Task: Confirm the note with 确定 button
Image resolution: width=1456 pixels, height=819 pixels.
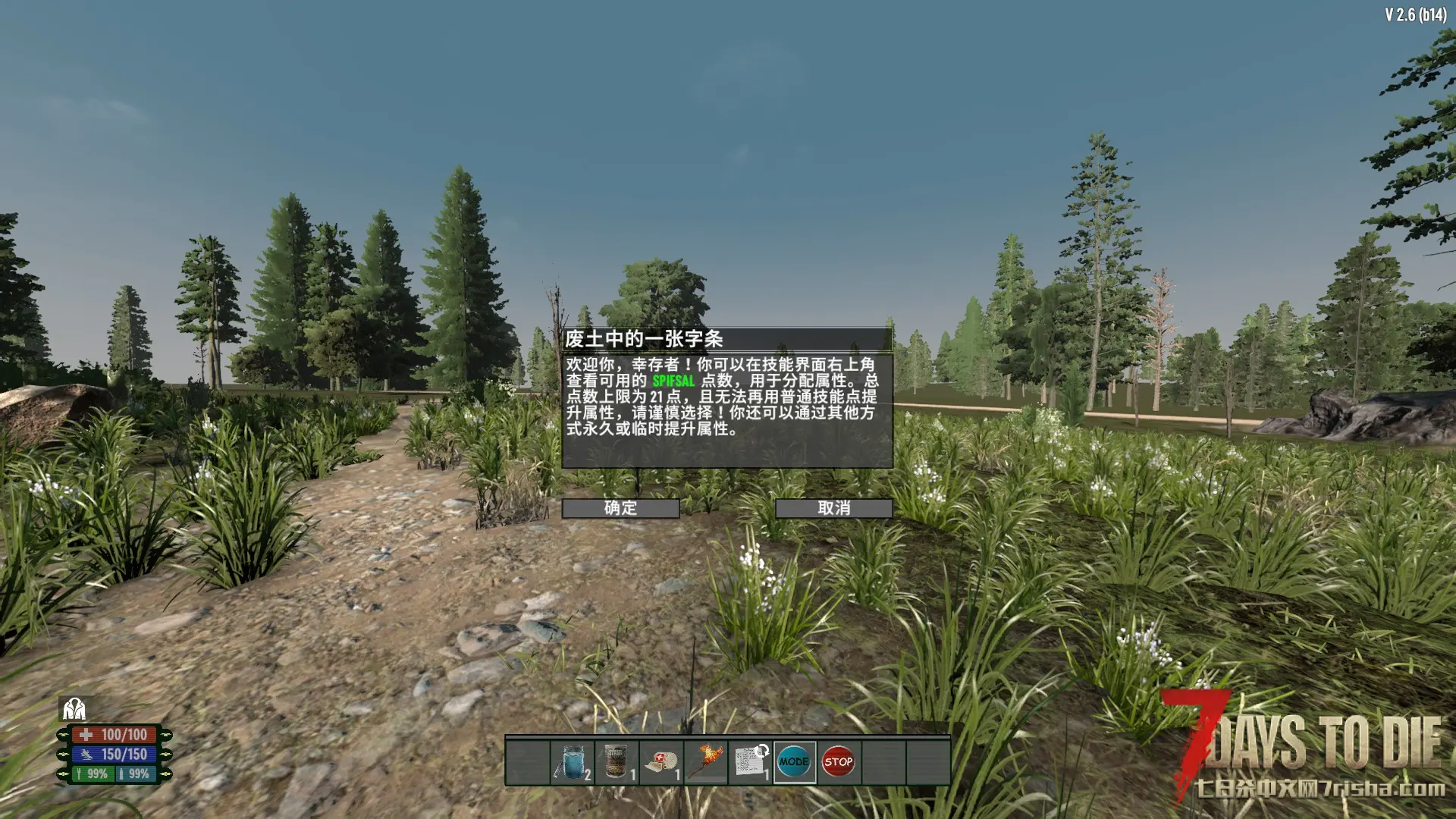Action: (620, 508)
